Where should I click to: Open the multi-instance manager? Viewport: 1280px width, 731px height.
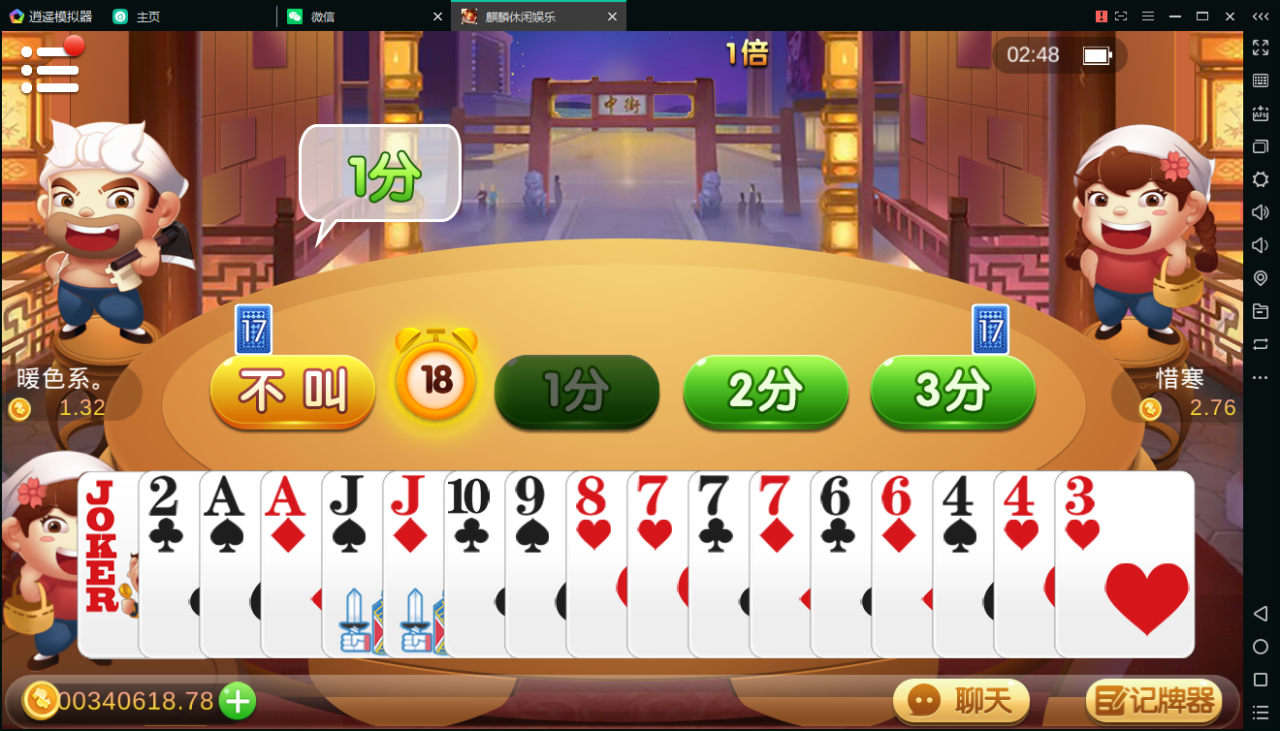[x=1260, y=147]
